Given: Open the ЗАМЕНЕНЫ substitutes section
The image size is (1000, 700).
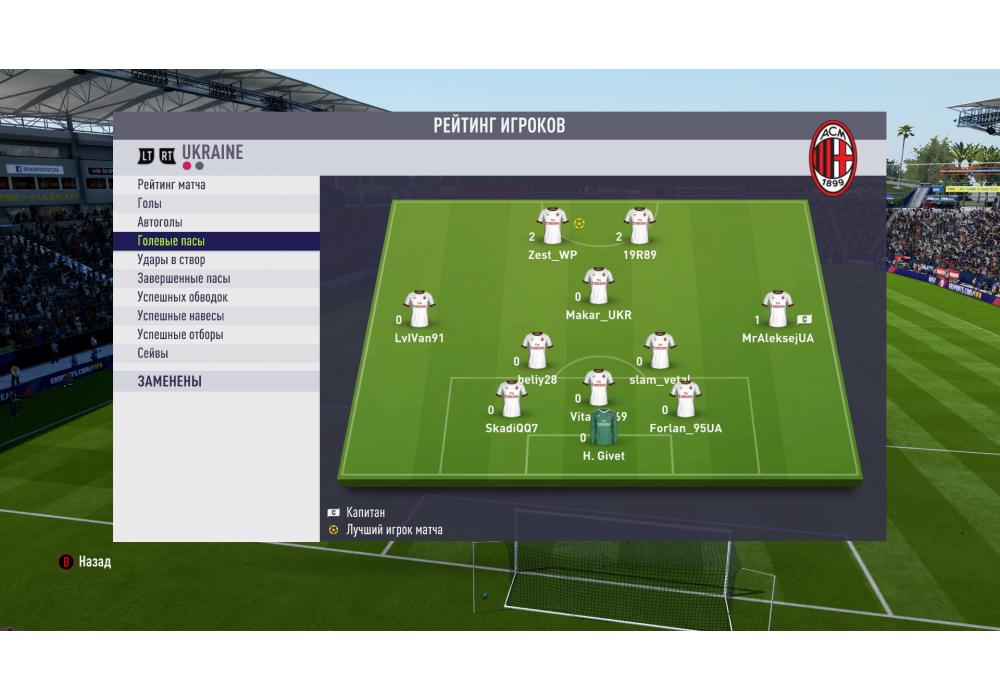Looking at the screenshot, I should tap(170, 381).
